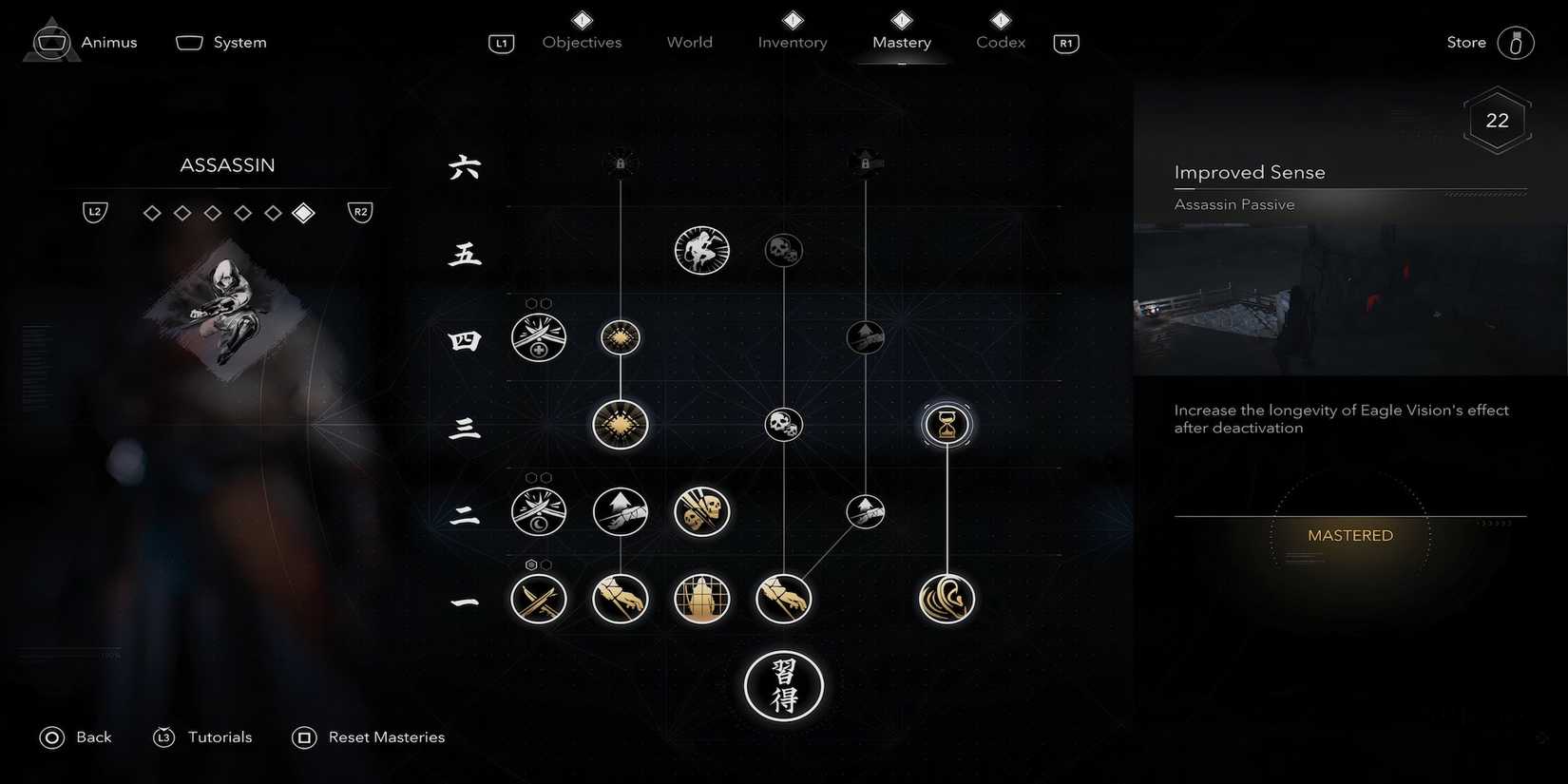
Task: Select the World menu item
Action: 689,42
